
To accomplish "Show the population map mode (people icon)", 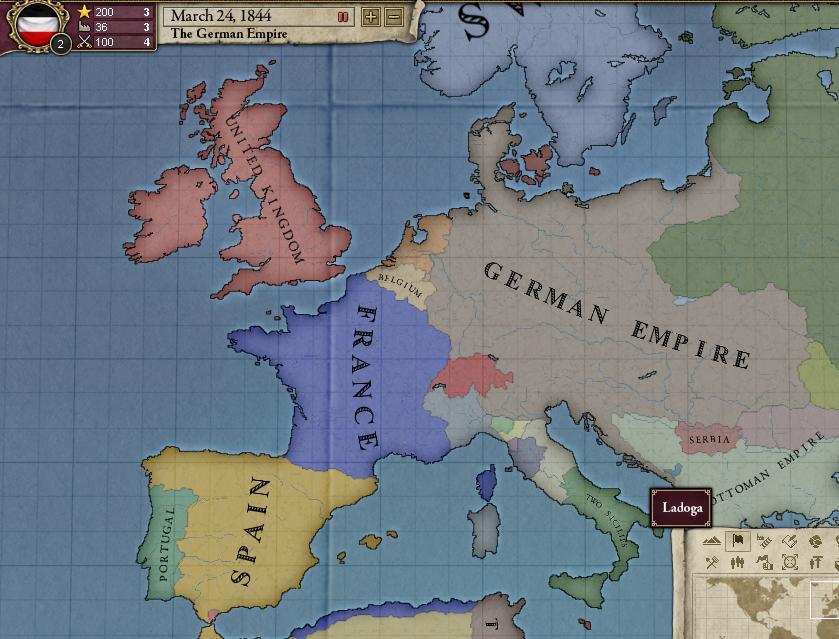I will (x=738, y=563).
